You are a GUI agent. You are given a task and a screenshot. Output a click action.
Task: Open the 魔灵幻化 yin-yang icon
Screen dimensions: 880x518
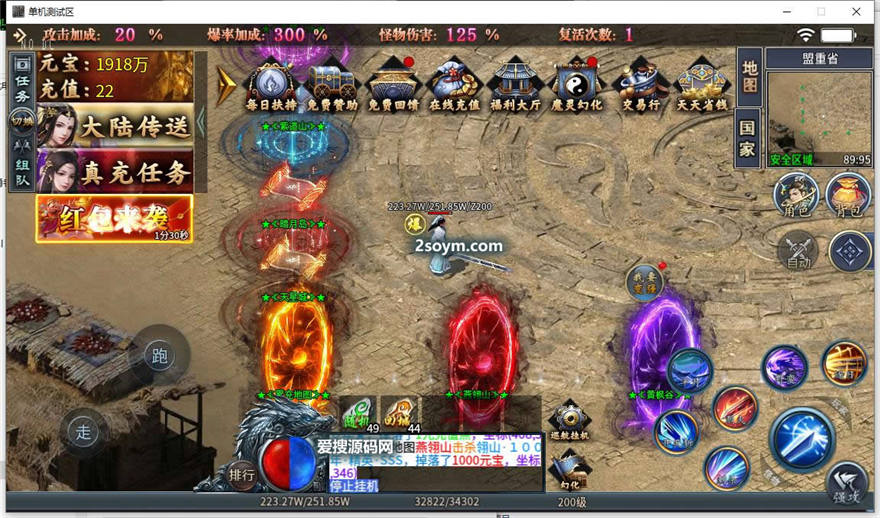[577, 83]
